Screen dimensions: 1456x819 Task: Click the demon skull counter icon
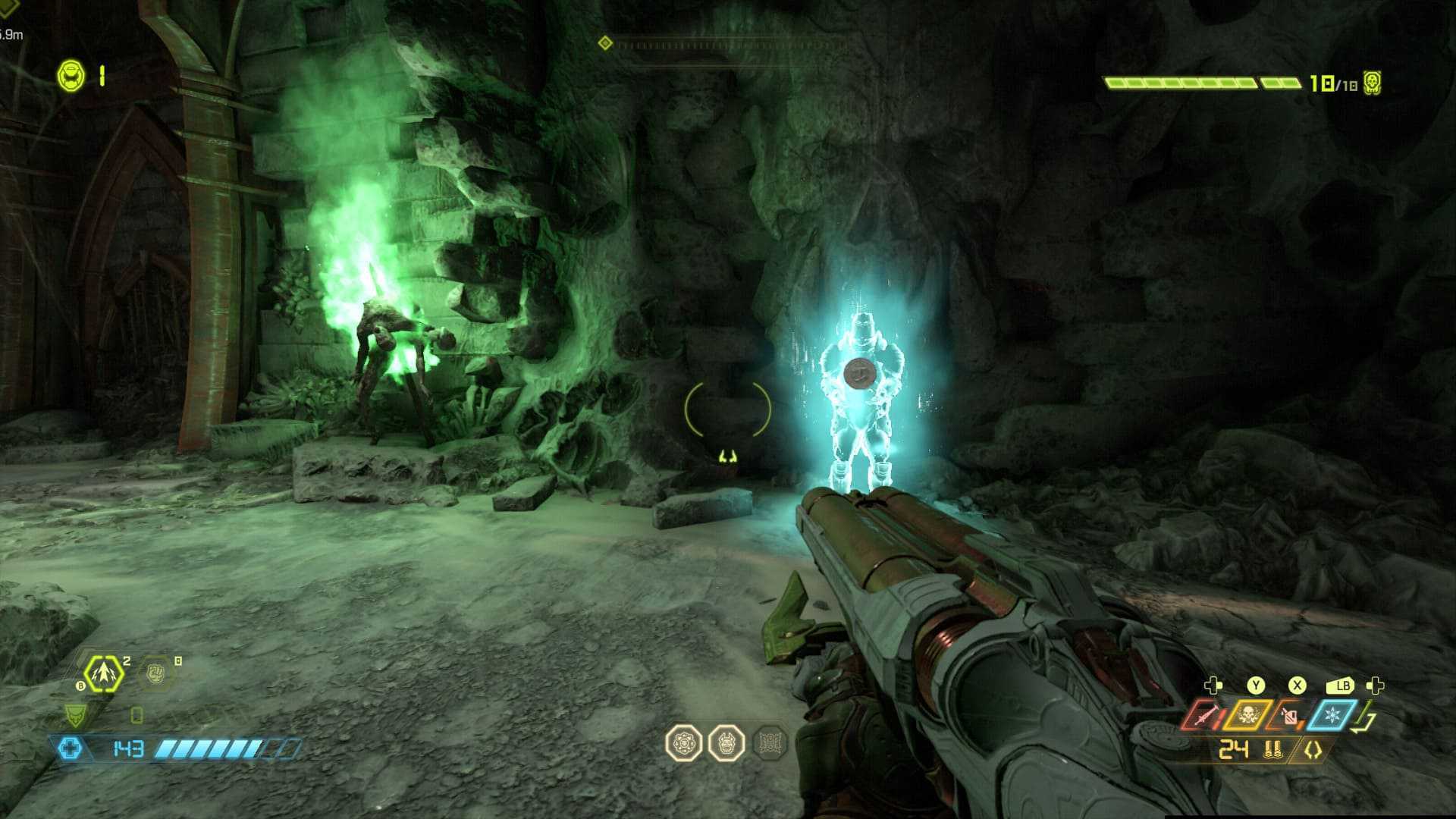[1372, 83]
